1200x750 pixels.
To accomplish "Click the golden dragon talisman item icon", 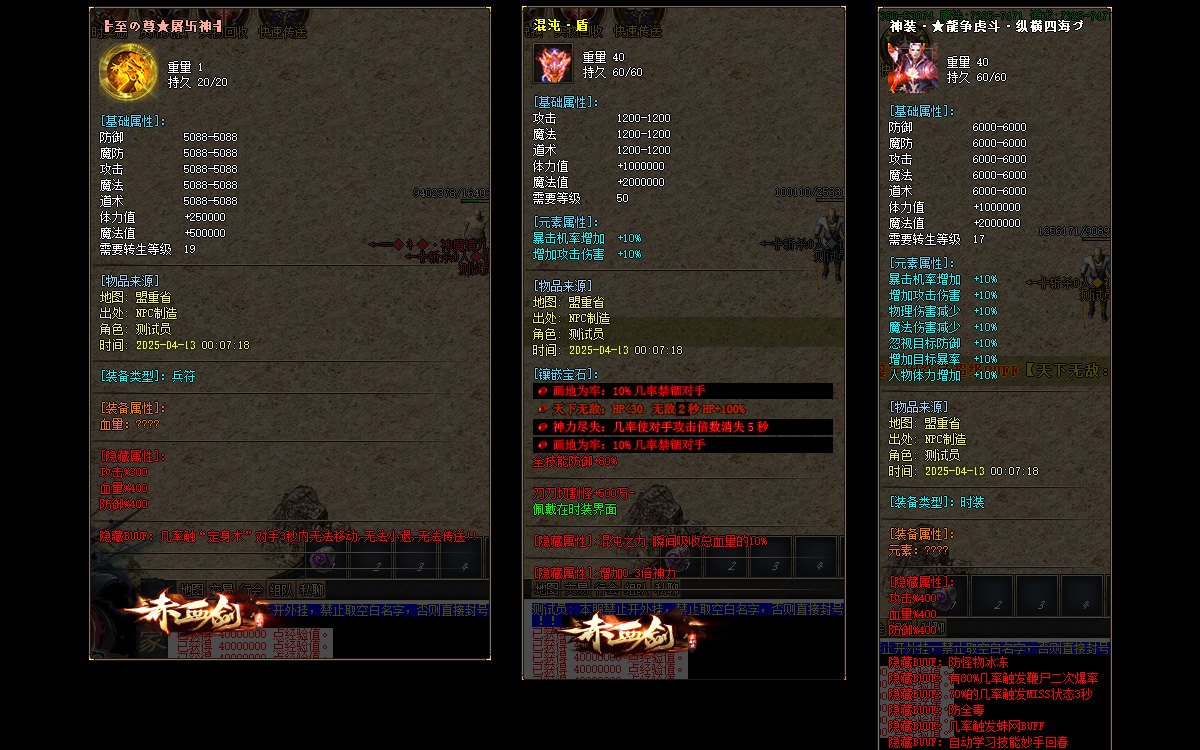I will click(x=128, y=71).
